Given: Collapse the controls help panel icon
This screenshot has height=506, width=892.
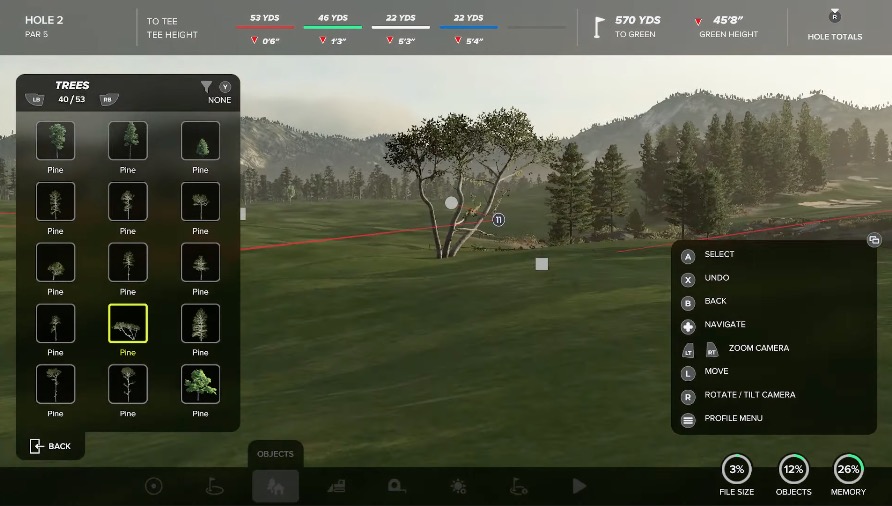Looking at the screenshot, I should 873,240.
